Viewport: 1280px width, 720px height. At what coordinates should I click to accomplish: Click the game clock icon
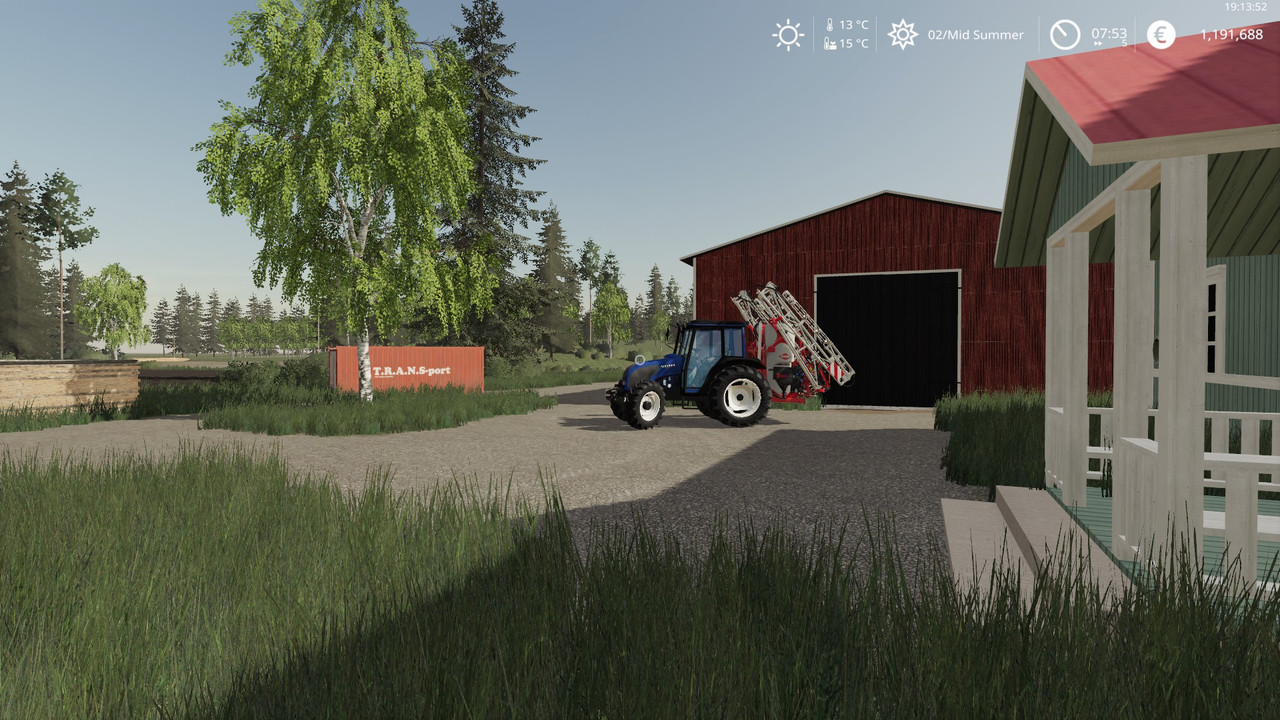pyautogui.click(x=1064, y=35)
